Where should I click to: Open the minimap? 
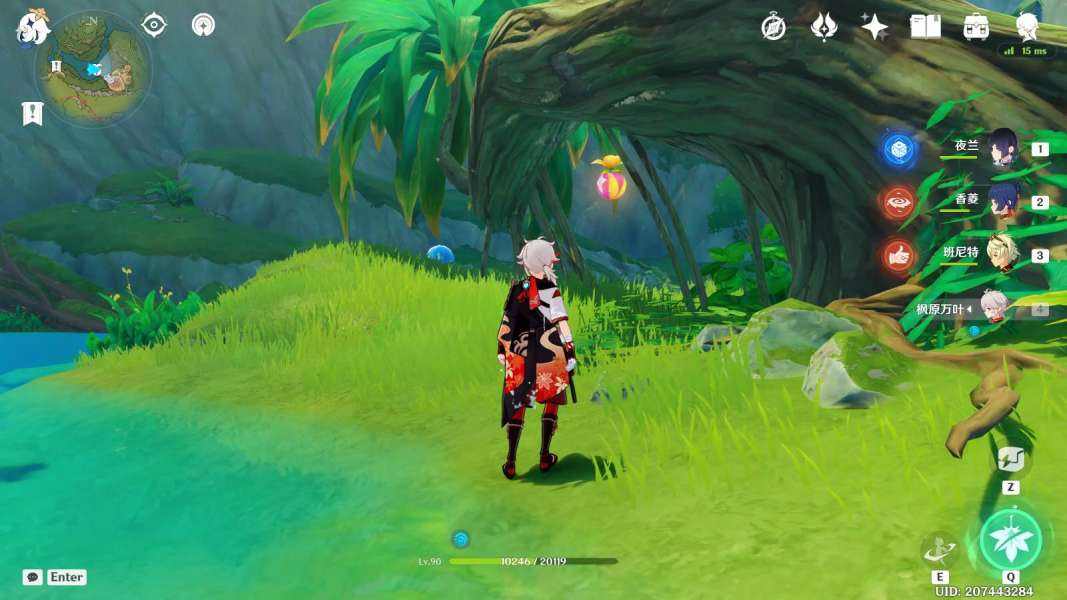pos(94,68)
